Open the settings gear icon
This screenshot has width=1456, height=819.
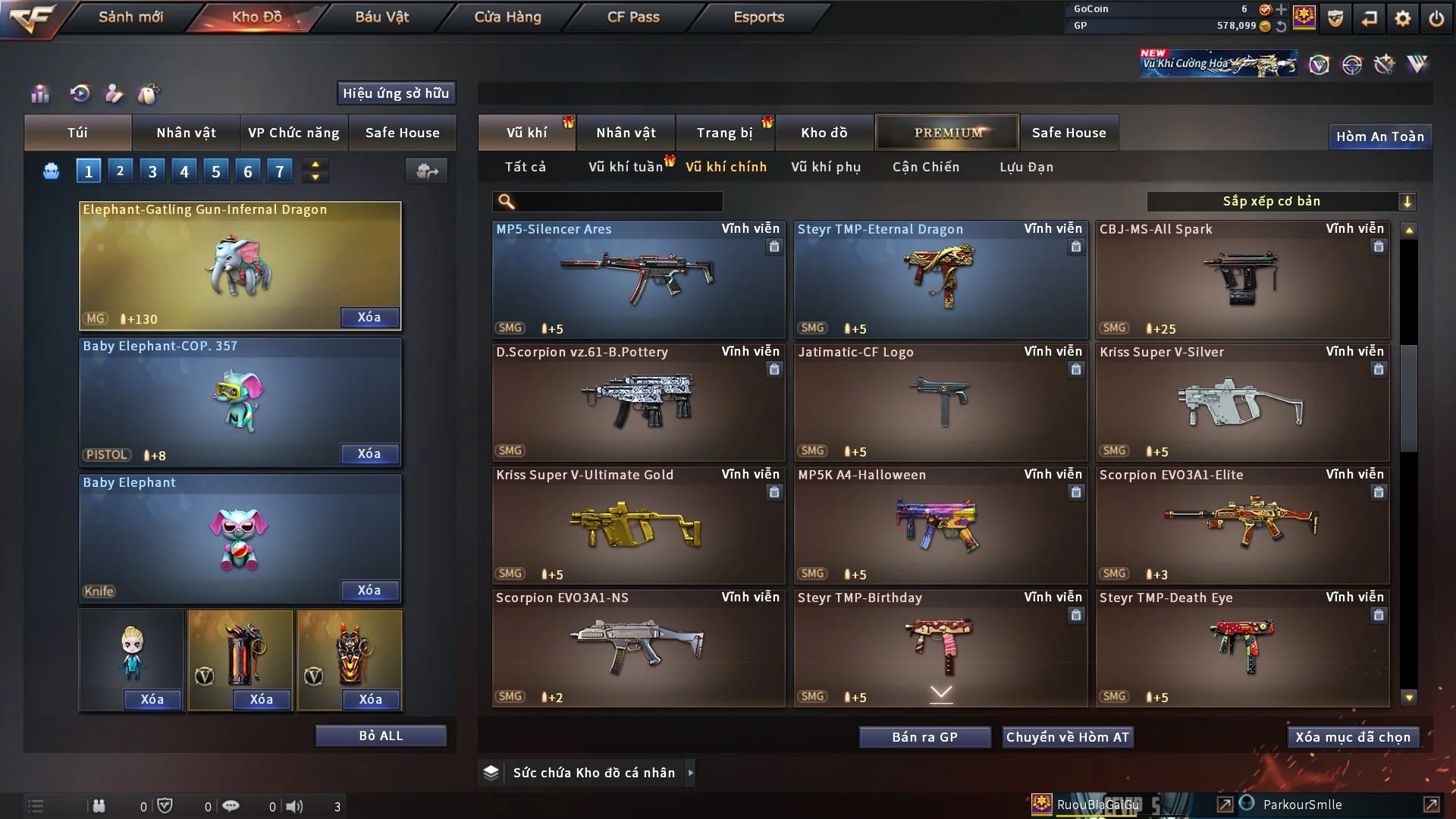(1402, 18)
